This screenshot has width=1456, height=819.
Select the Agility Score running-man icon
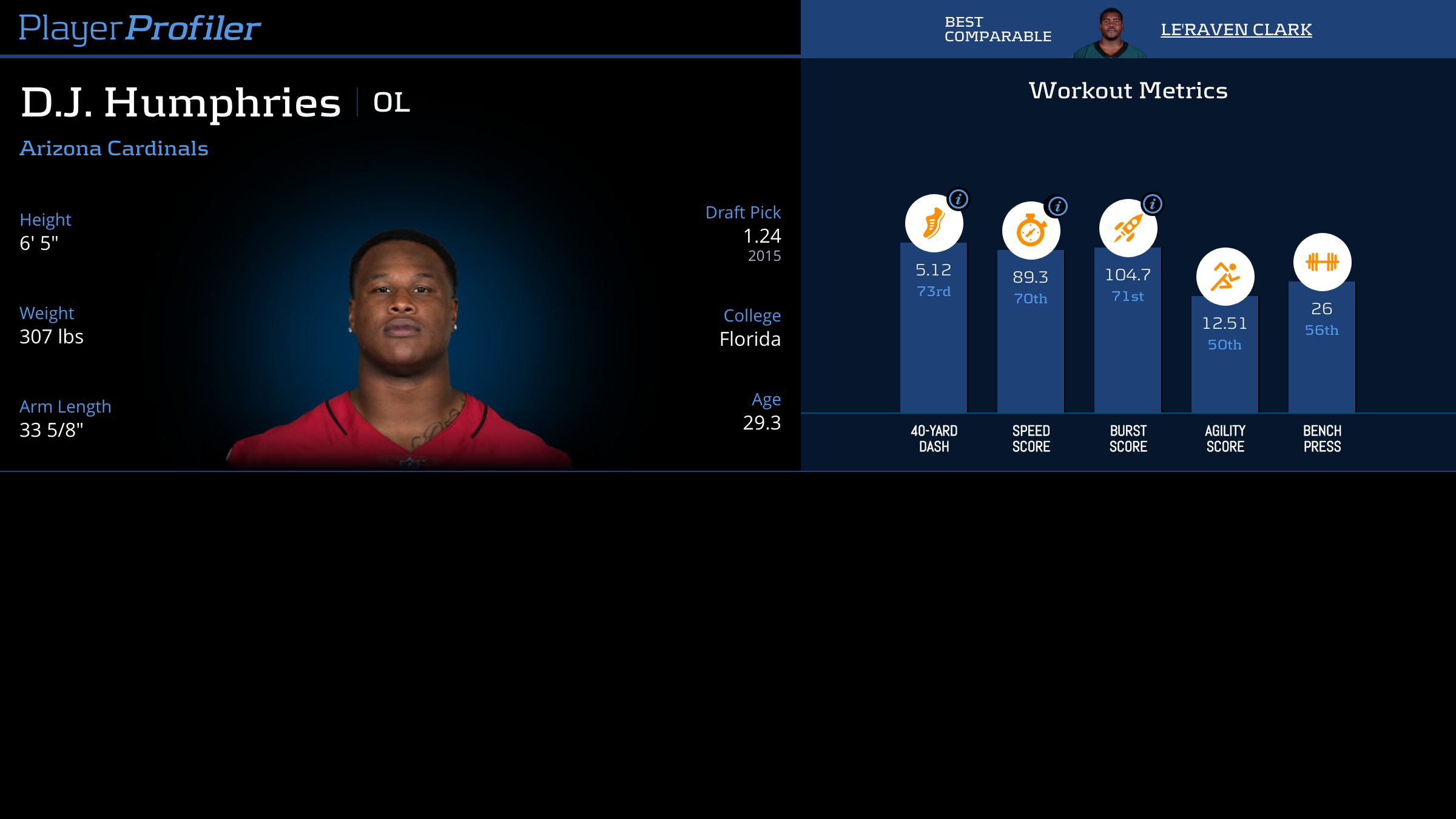point(1225,277)
